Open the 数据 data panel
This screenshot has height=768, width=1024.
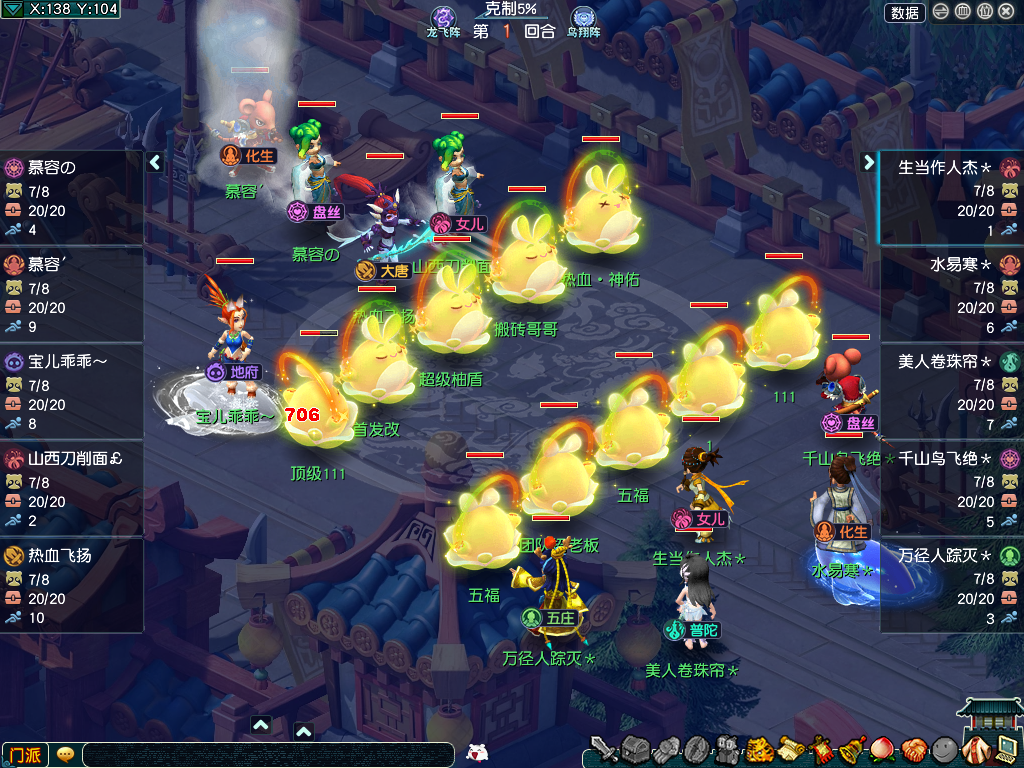pos(905,12)
